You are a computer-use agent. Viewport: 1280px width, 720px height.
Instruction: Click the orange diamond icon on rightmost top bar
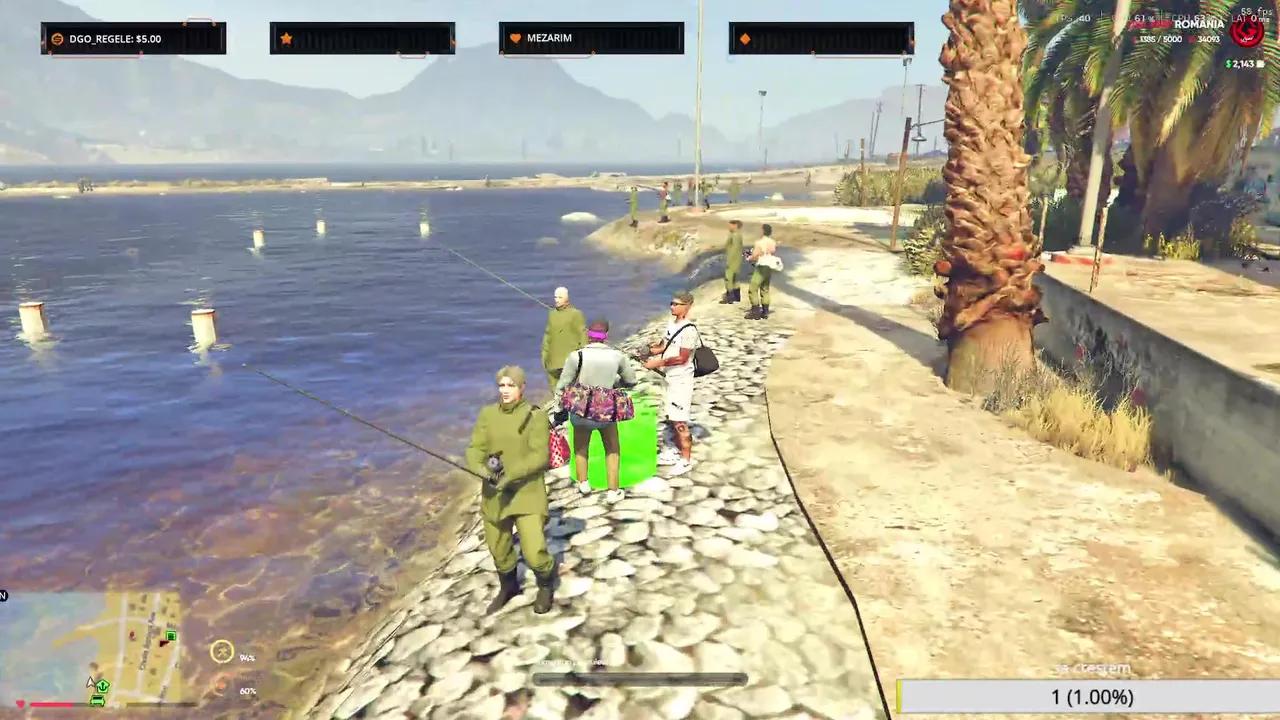tap(746, 37)
